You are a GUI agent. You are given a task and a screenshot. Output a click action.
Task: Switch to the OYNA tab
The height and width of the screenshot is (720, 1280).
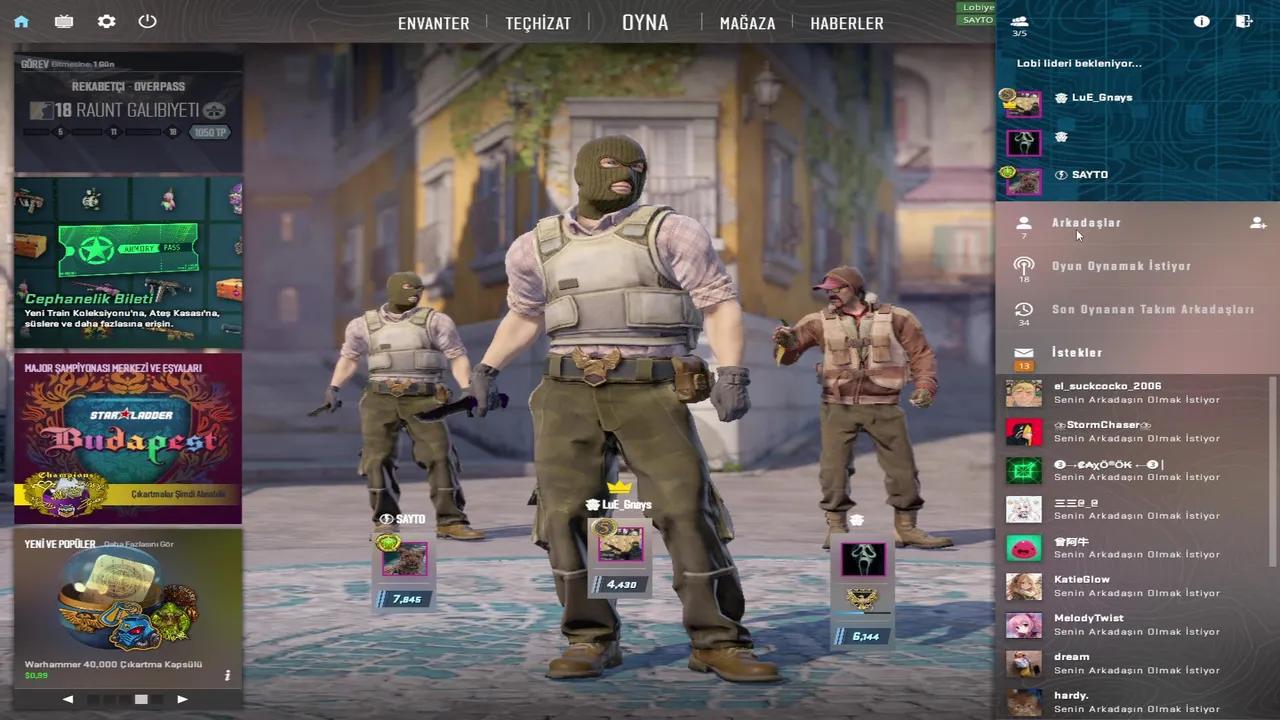pyautogui.click(x=645, y=22)
